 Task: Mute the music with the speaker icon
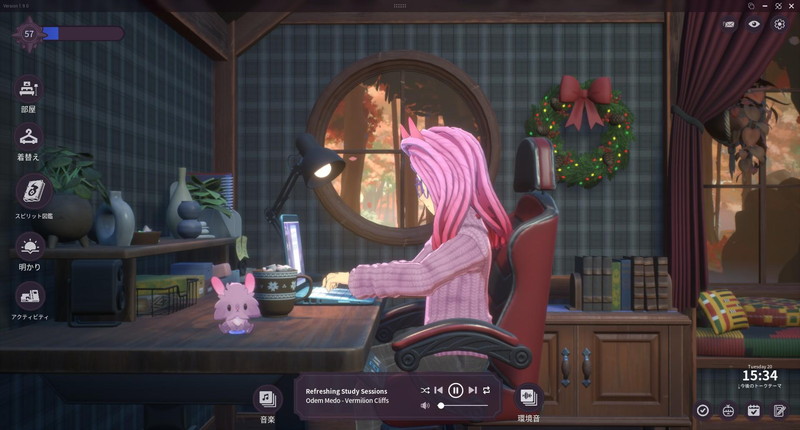click(425, 405)
